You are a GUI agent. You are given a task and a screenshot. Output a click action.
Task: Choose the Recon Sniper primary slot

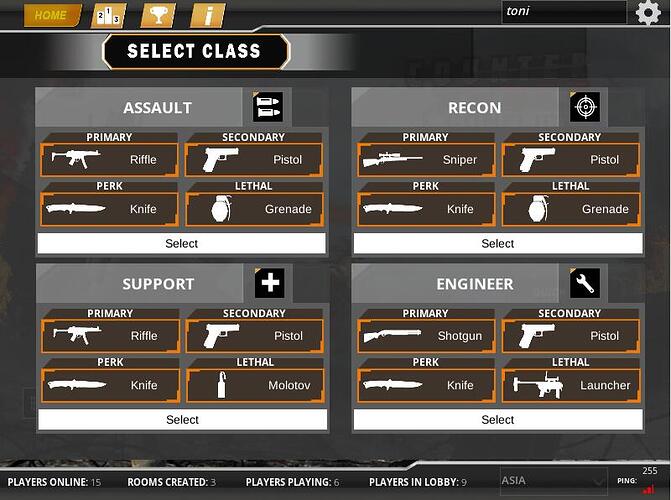pos(426,159)
